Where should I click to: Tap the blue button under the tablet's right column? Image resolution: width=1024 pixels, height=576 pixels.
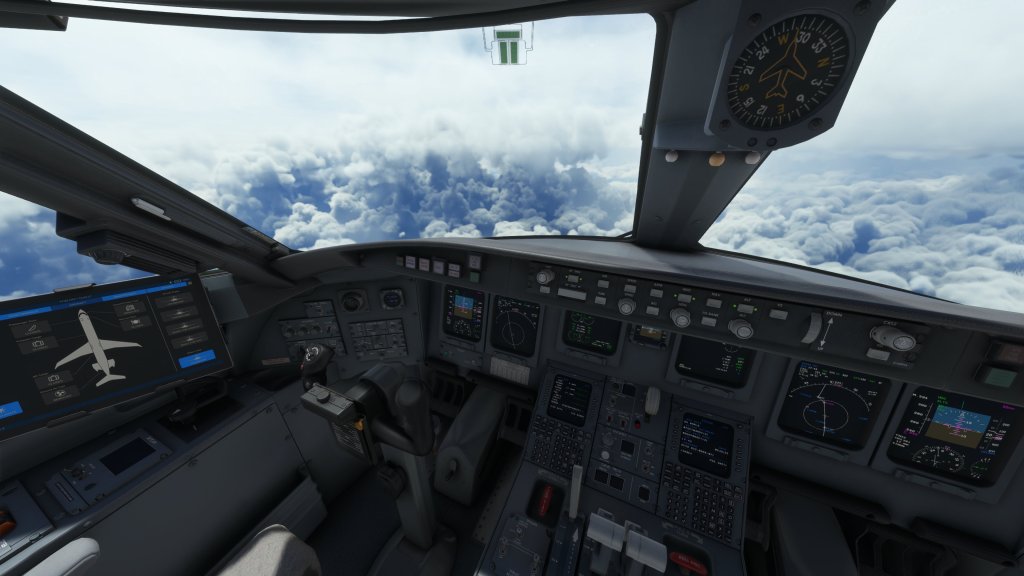pyautogui.click(x=196, y=358)
